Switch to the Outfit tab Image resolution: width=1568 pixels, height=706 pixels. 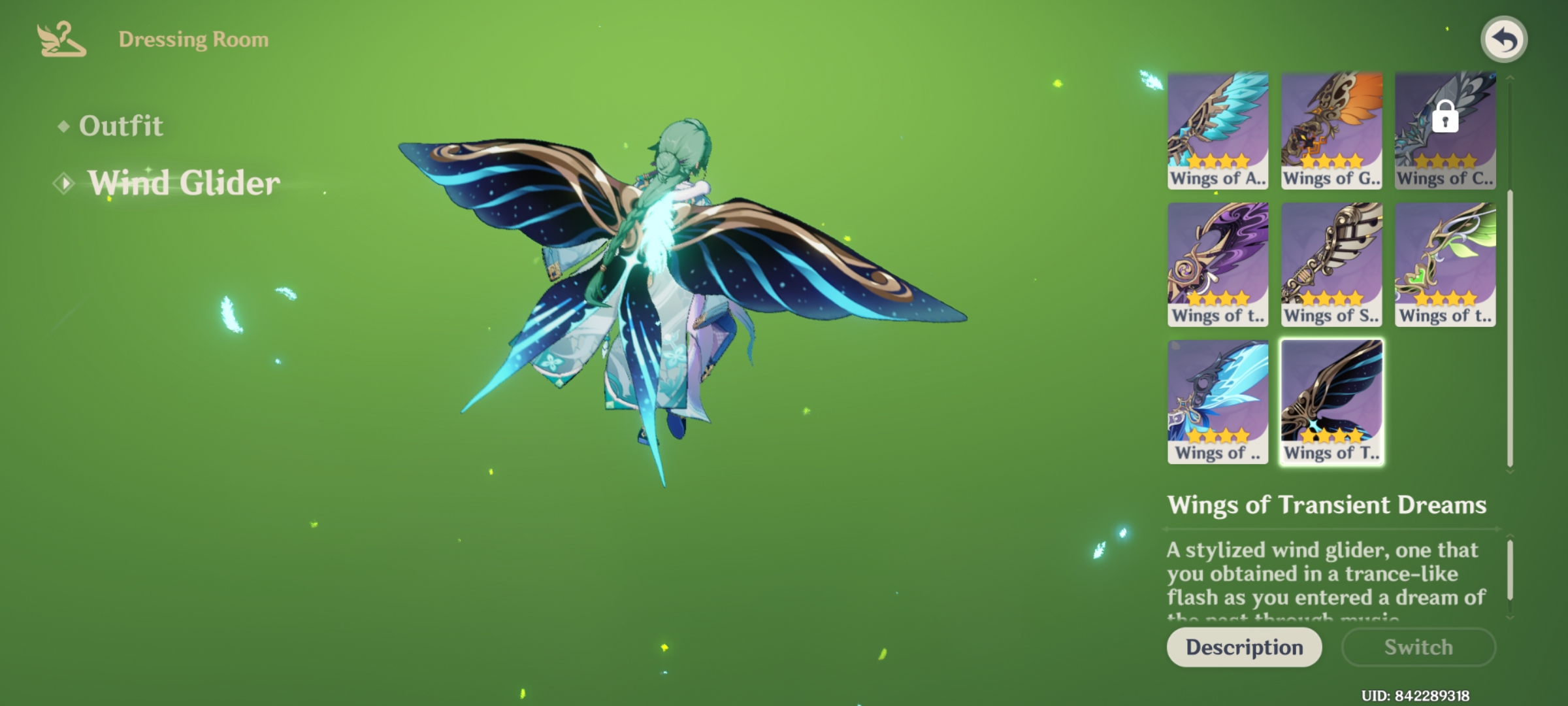(121, 126)
